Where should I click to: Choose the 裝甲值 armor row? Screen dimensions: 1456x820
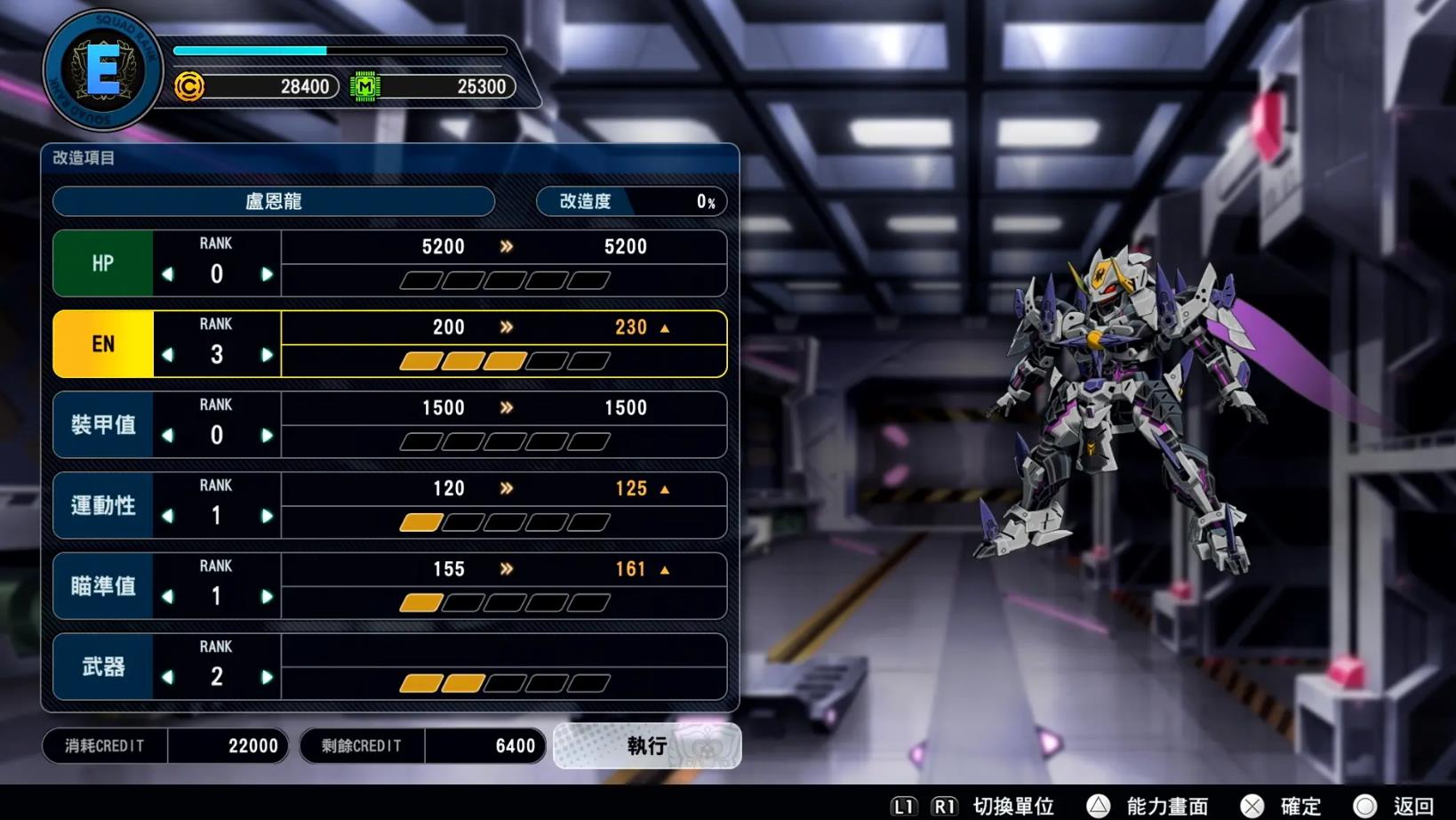coord(103,425)
